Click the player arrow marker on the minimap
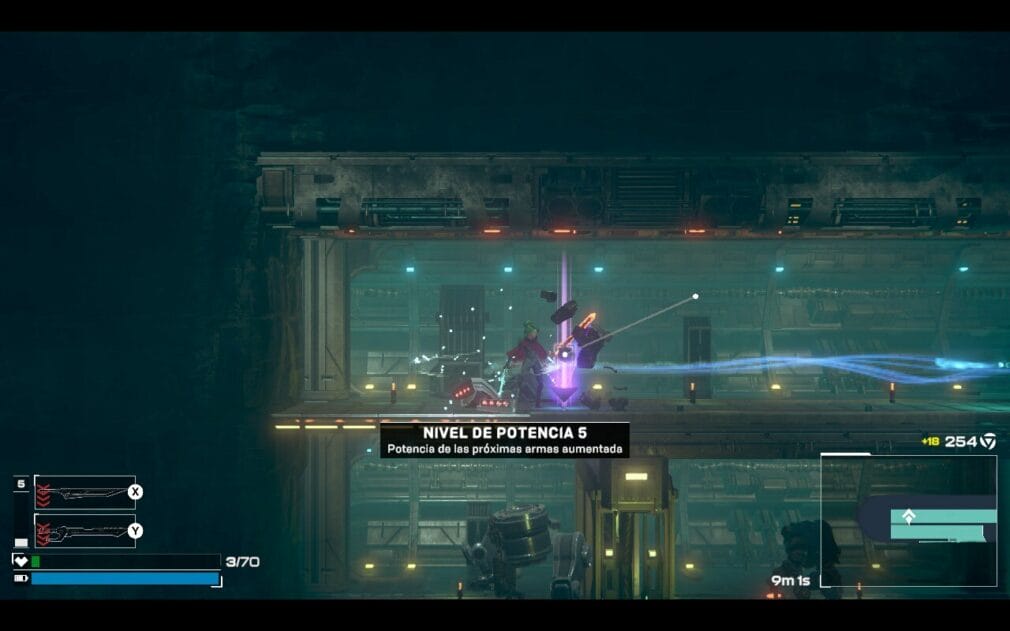1010x631 pixels. click(x=909, y=517)
